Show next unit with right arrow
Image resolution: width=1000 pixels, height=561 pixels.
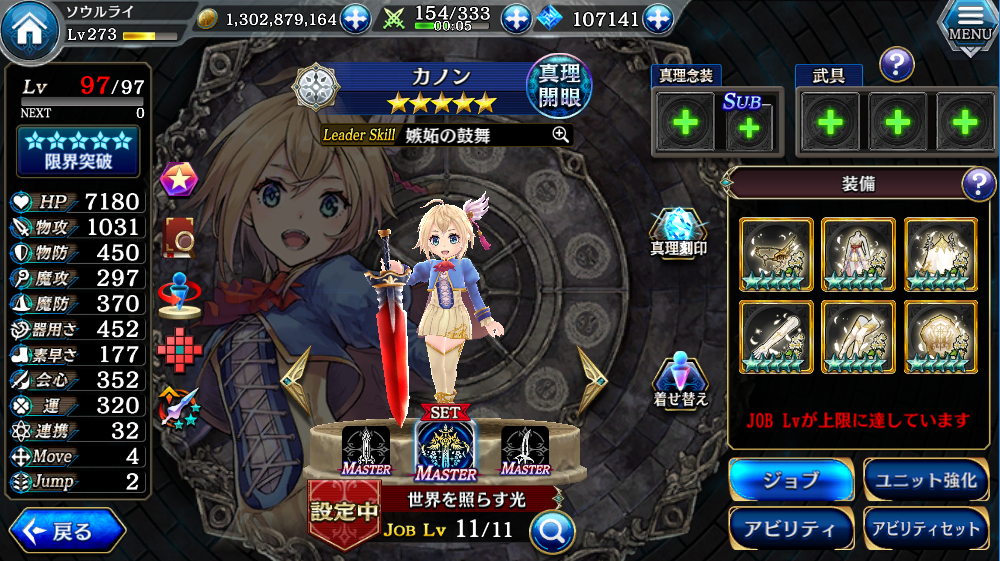[592, 380]
